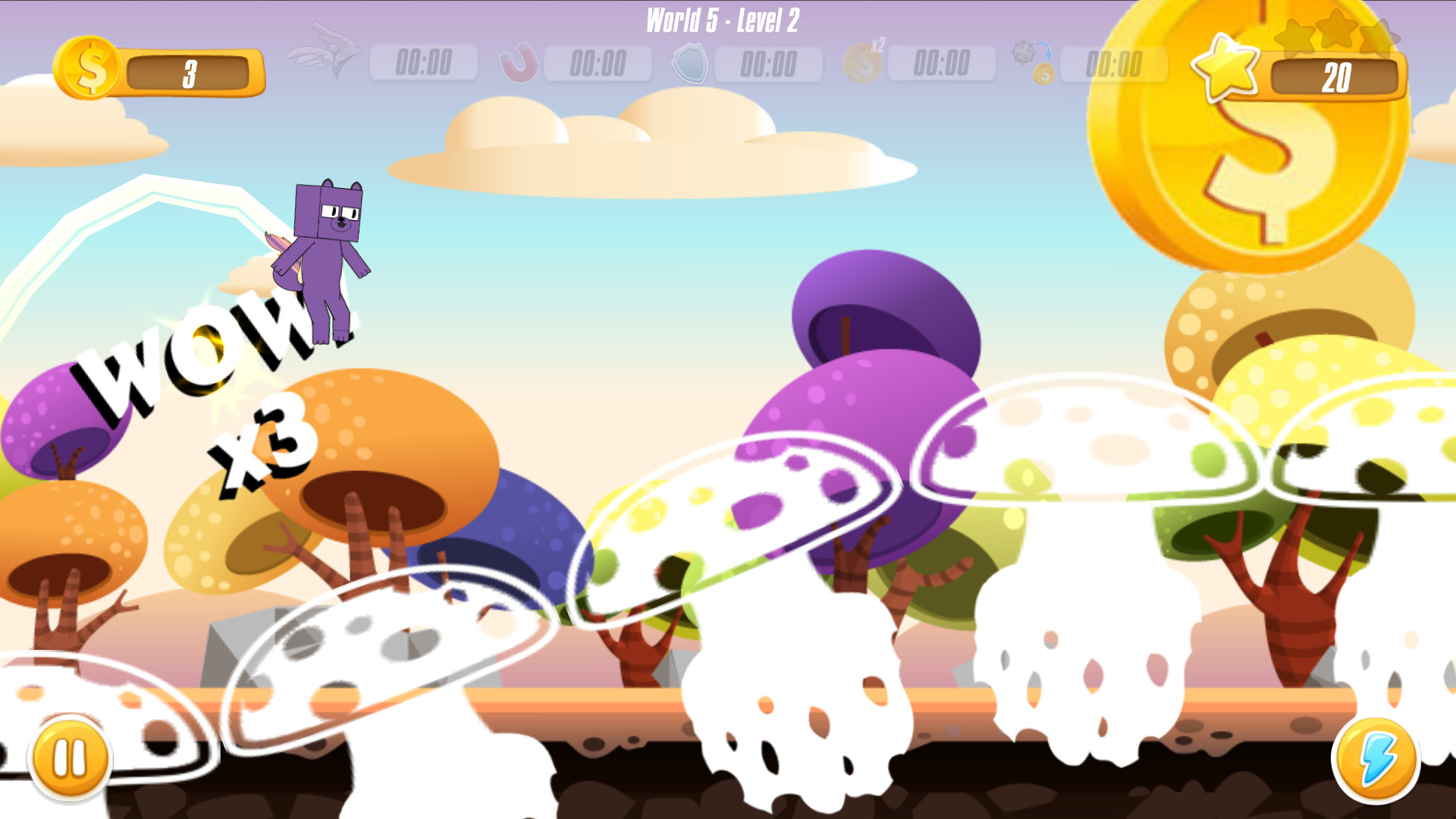Click the large golden dollar coin
Image resolution: width=1456 pixels, height=819 pixels.
pos(1247,152)
